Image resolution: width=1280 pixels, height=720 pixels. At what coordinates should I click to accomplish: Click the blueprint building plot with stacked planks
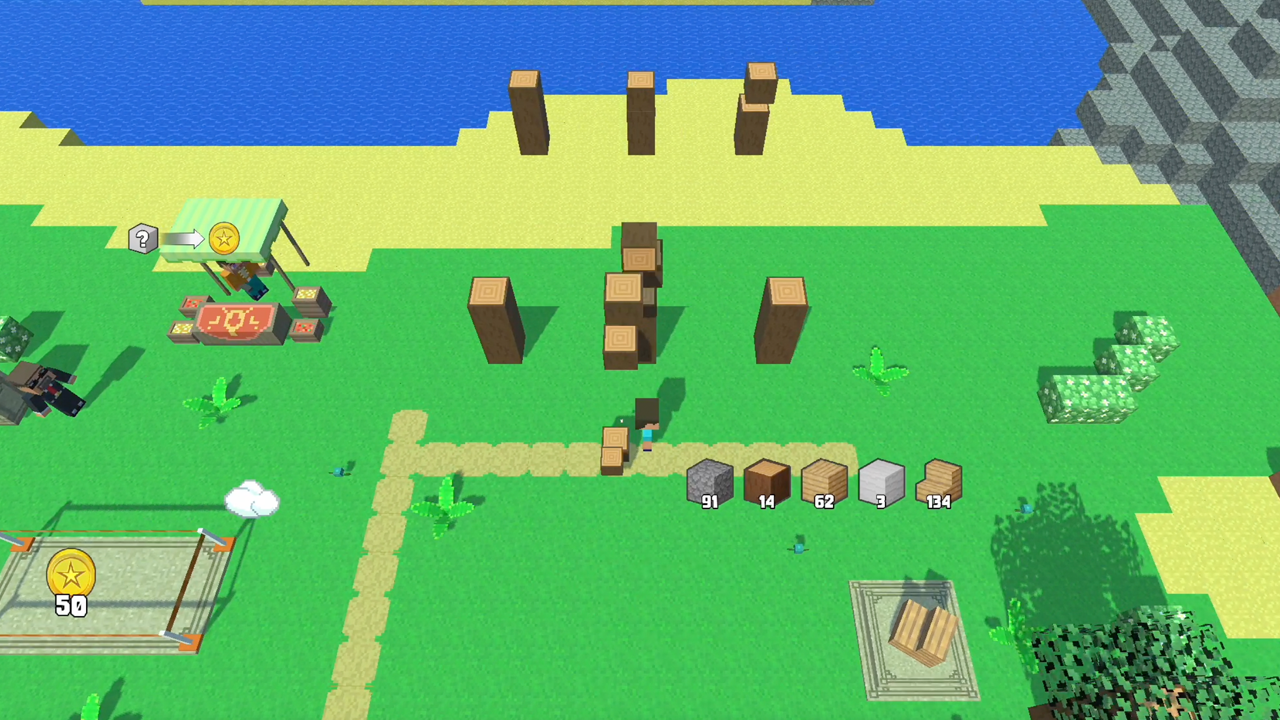(x=915, y=630)
